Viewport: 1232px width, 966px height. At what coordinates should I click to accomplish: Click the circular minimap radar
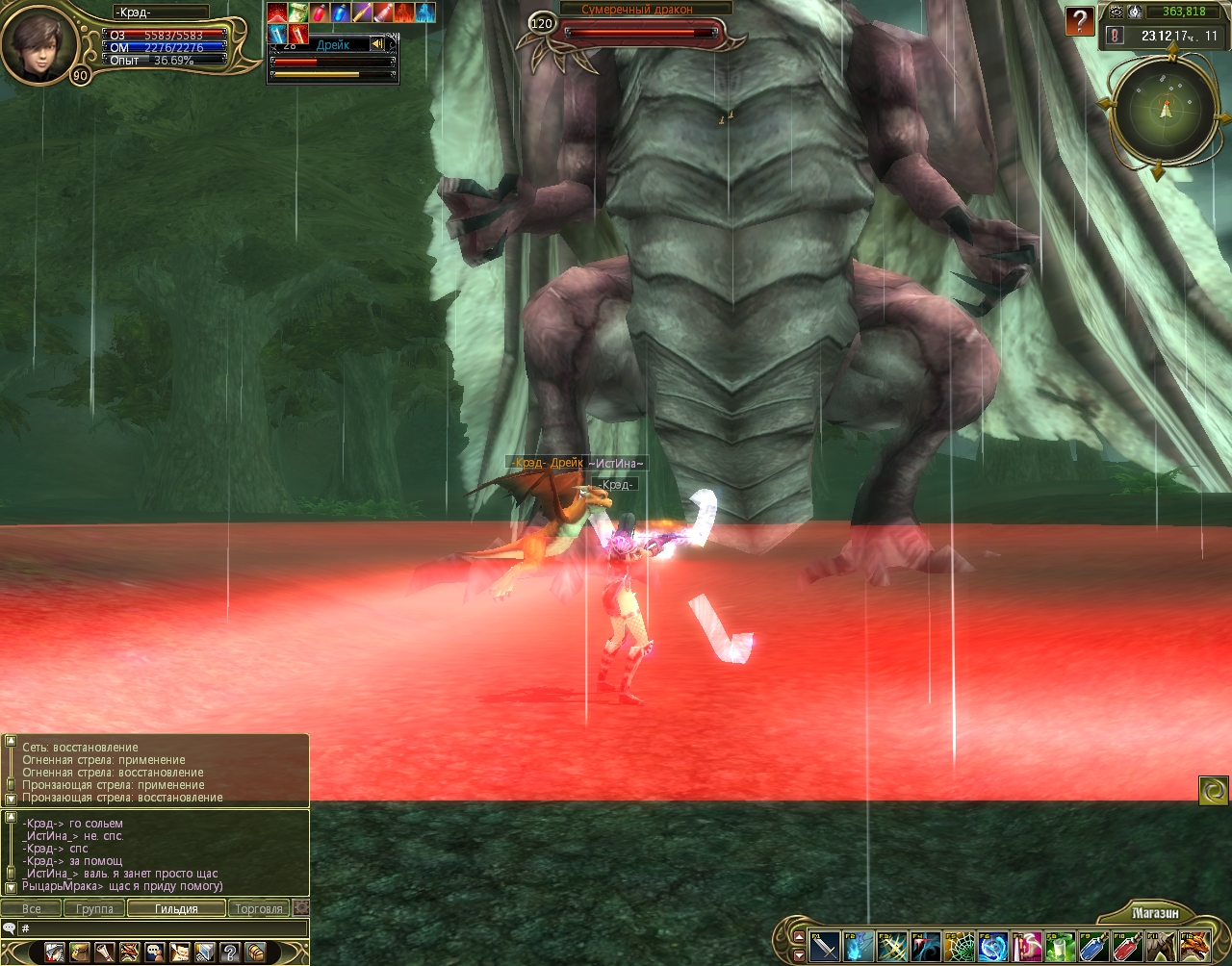[x=1166, y=112]
